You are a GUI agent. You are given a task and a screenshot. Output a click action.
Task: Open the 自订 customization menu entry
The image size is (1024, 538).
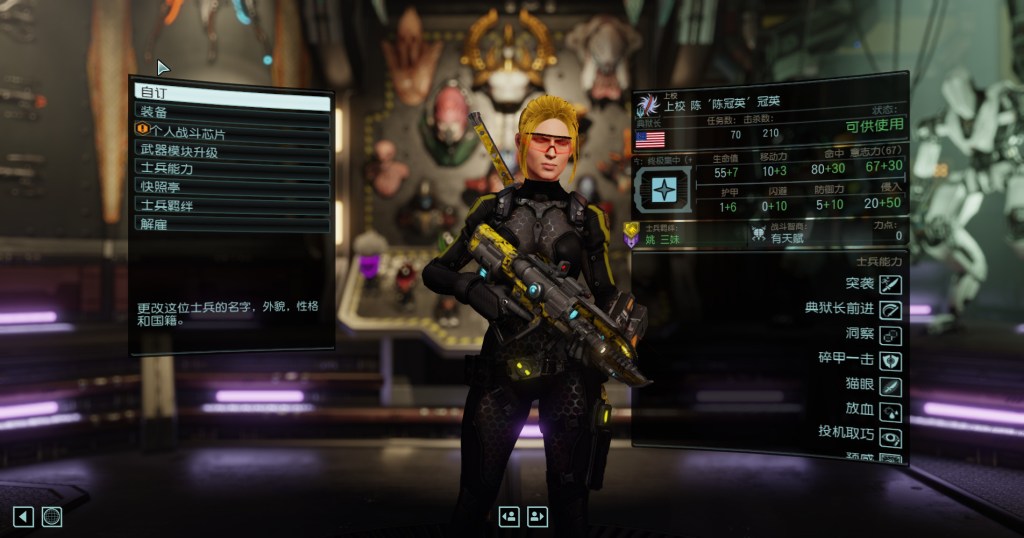[232, 93]
